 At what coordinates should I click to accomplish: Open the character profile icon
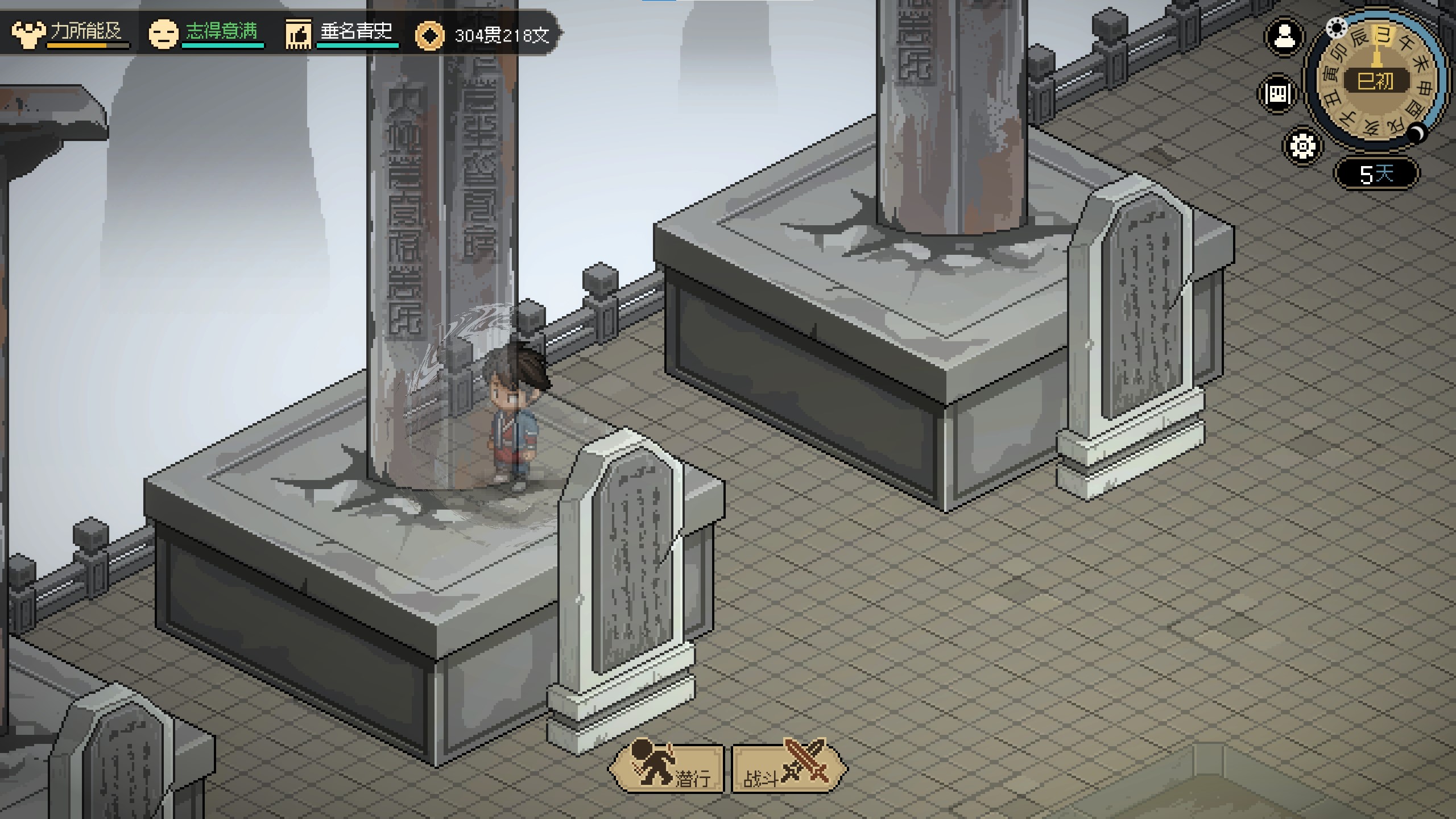point(1284,38)
